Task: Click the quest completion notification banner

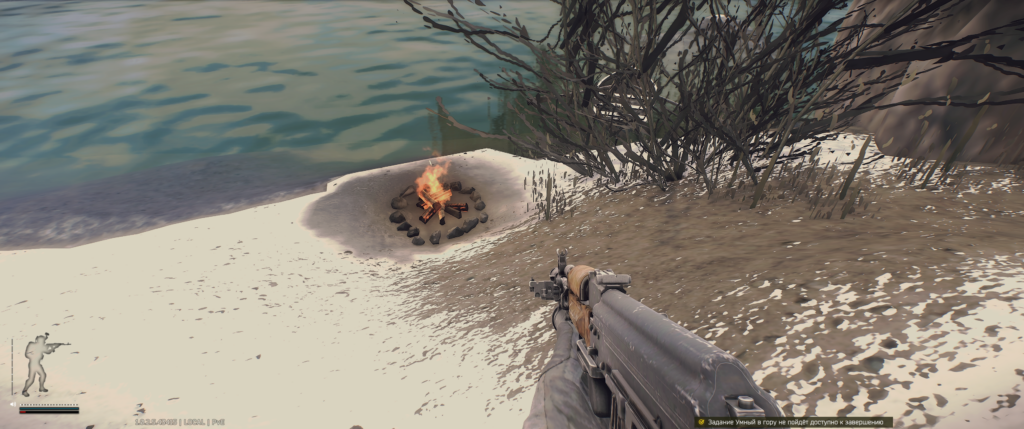Action: pos(793,422)
